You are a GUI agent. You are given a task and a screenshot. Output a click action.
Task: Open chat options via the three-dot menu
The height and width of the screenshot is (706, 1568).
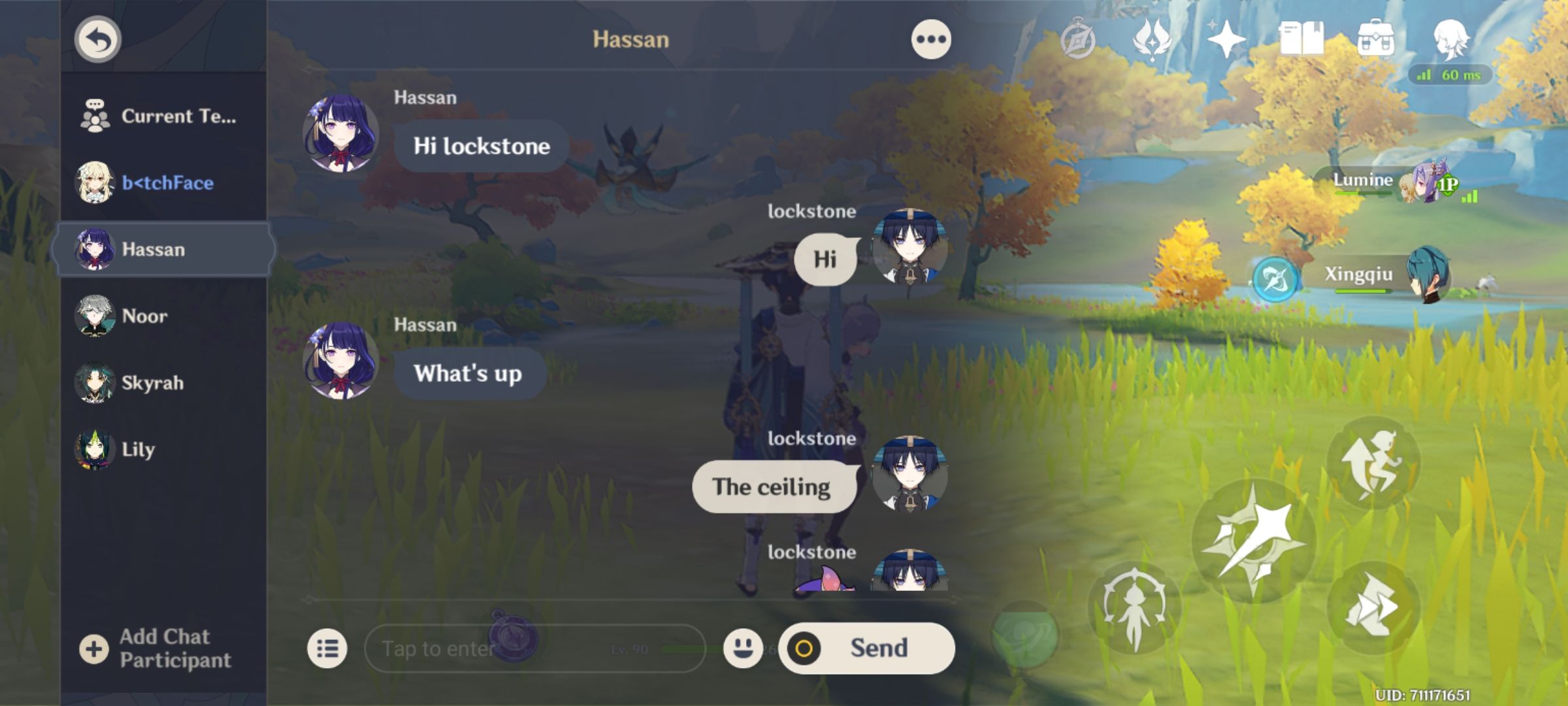pyautogui.click(x=930, y=37)
